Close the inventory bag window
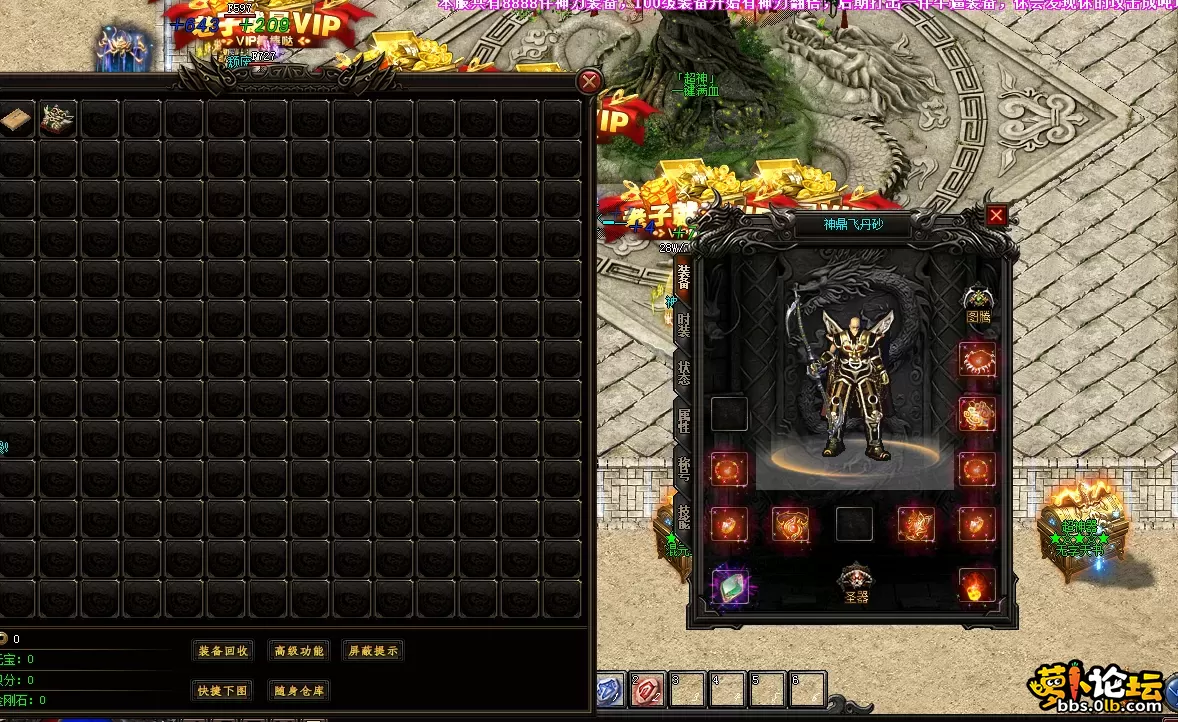The height and width of the screenshot is (722, 1178). click(x=590, y=82)
